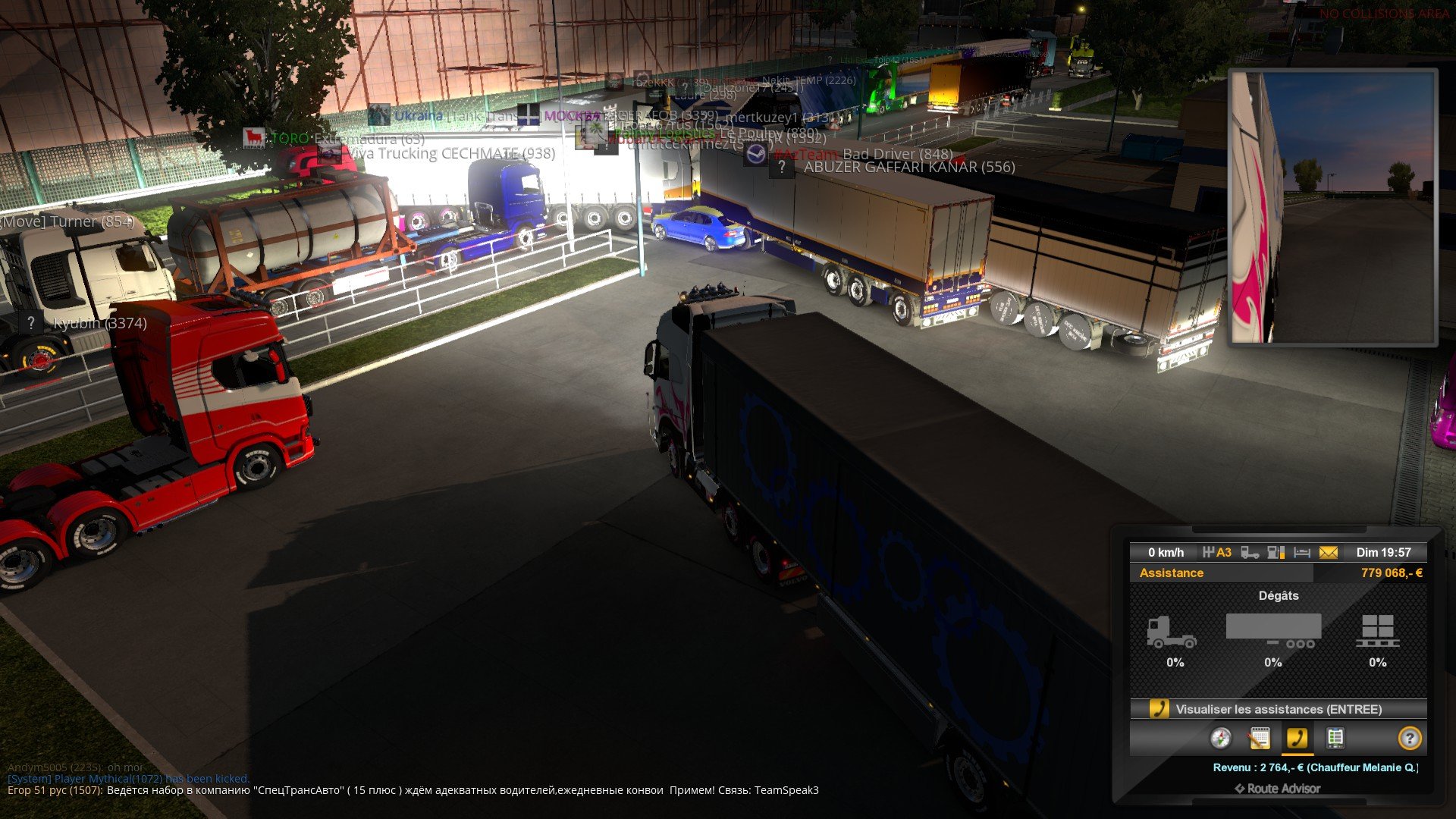Switch to the compass navigation tab
This screenshot has width=1456, height=819.
pos(1220,738)
